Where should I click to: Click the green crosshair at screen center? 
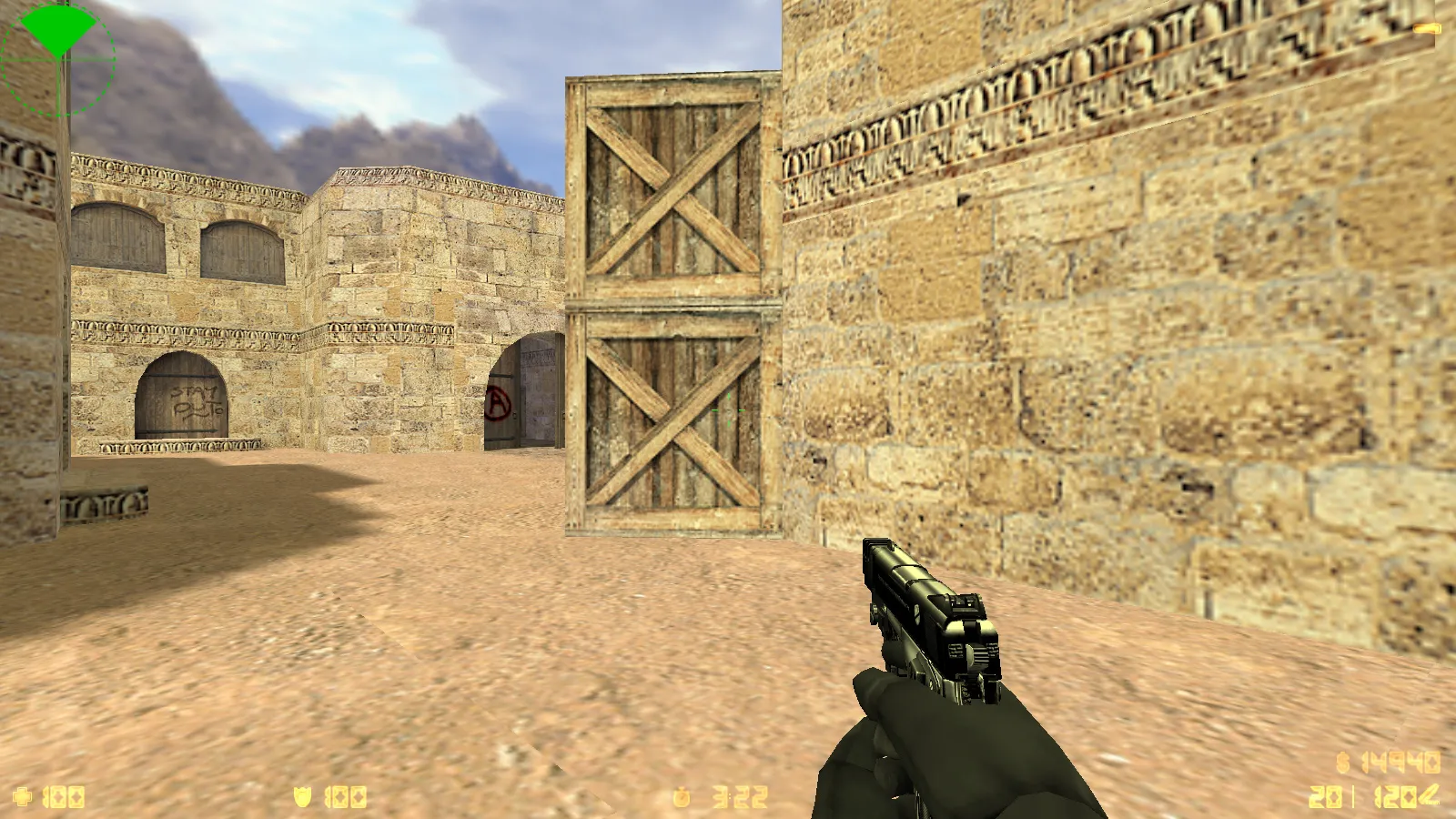tap(728, 410)
